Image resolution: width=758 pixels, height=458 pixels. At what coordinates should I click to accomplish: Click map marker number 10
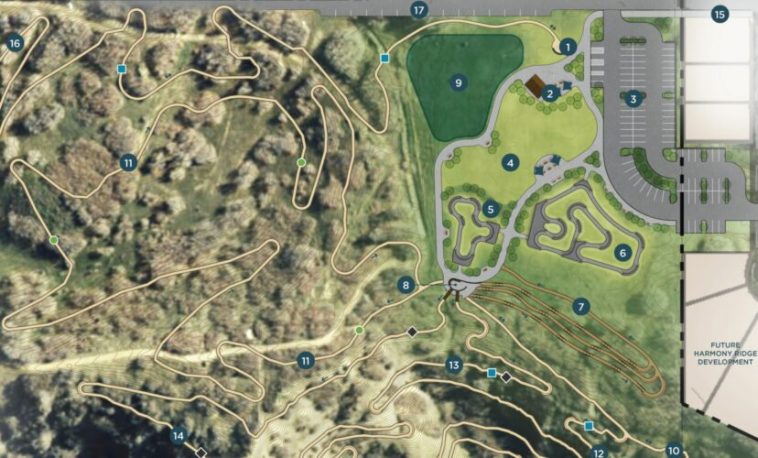coord(673,451)
